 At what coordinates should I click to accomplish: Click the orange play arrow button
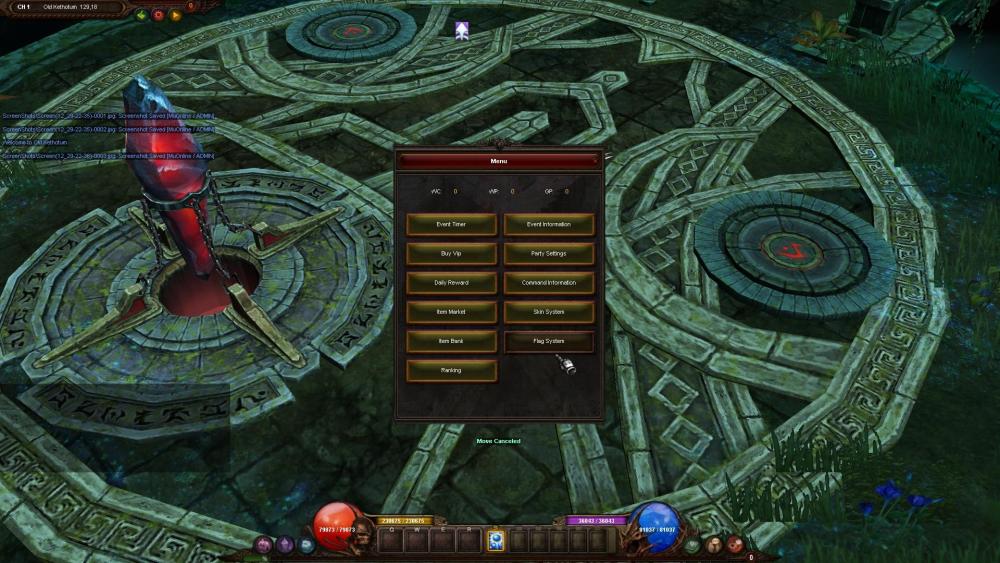[176, 15]
